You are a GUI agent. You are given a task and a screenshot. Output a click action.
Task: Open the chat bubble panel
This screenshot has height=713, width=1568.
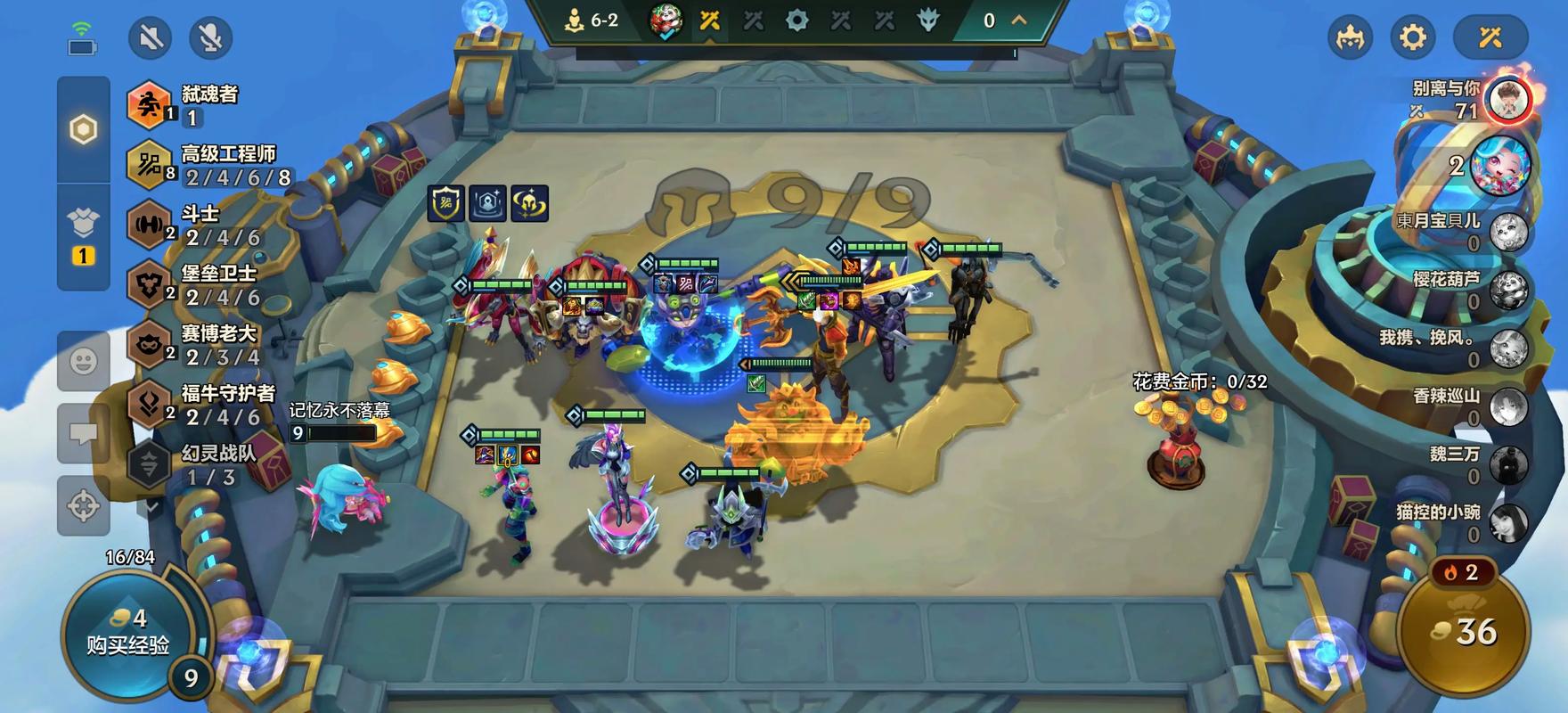point(84,433)
